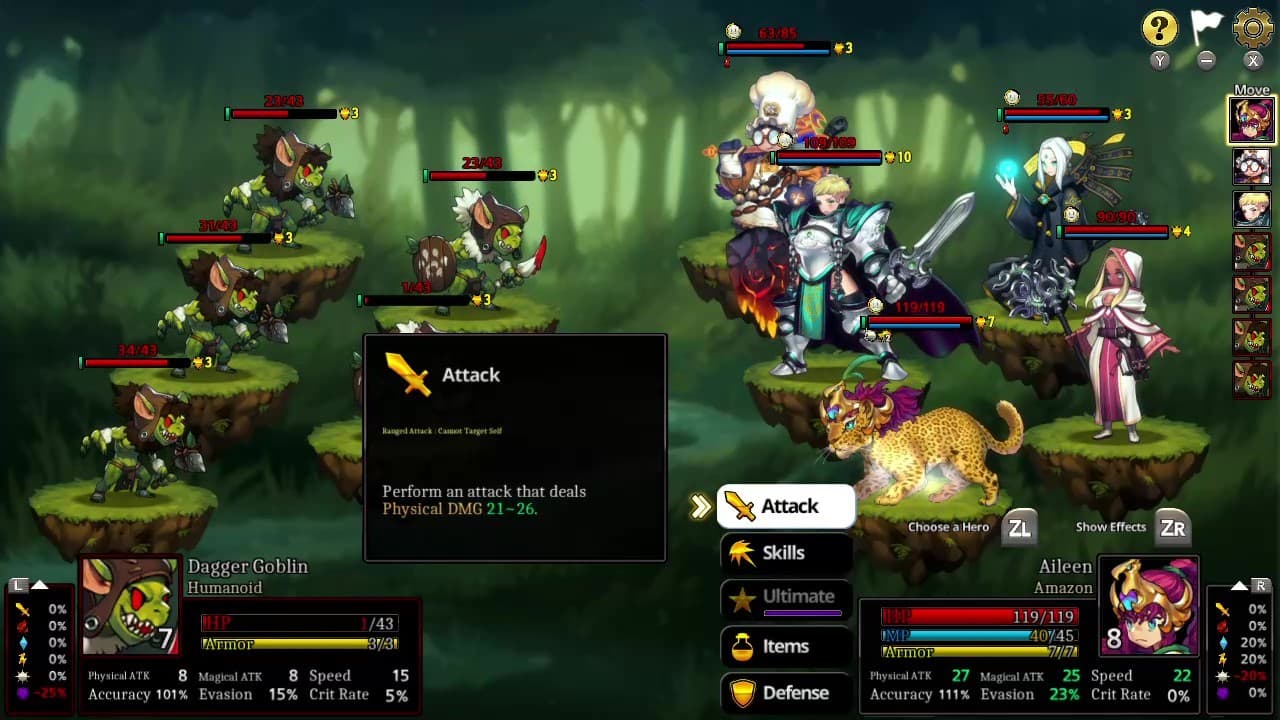This screenshot has width=1280, height=720.
Task: Select the Move hero thumbnail in the sidebar
Action: pyautogui.click(x=1252, y=118)
